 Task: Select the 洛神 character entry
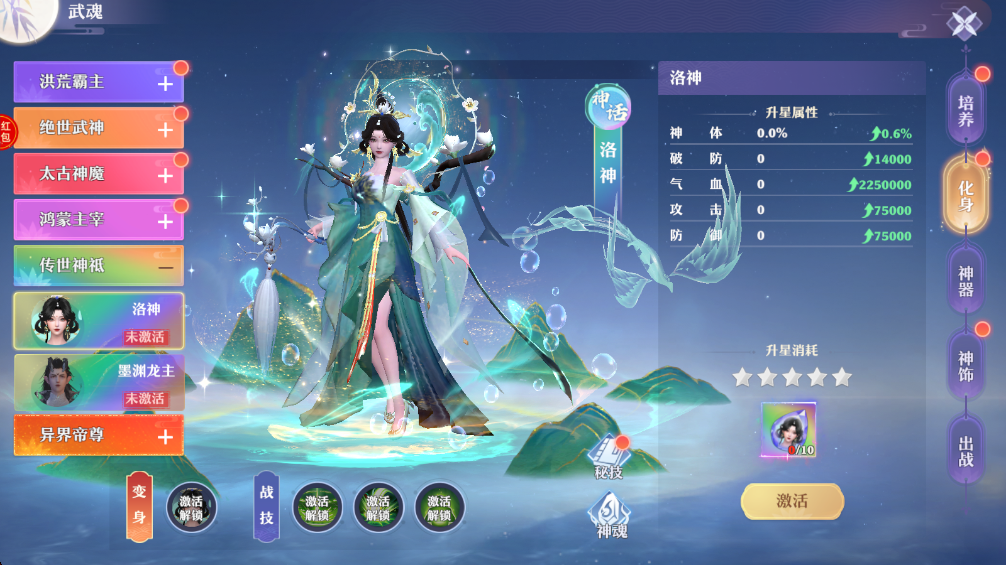(98, 320)
